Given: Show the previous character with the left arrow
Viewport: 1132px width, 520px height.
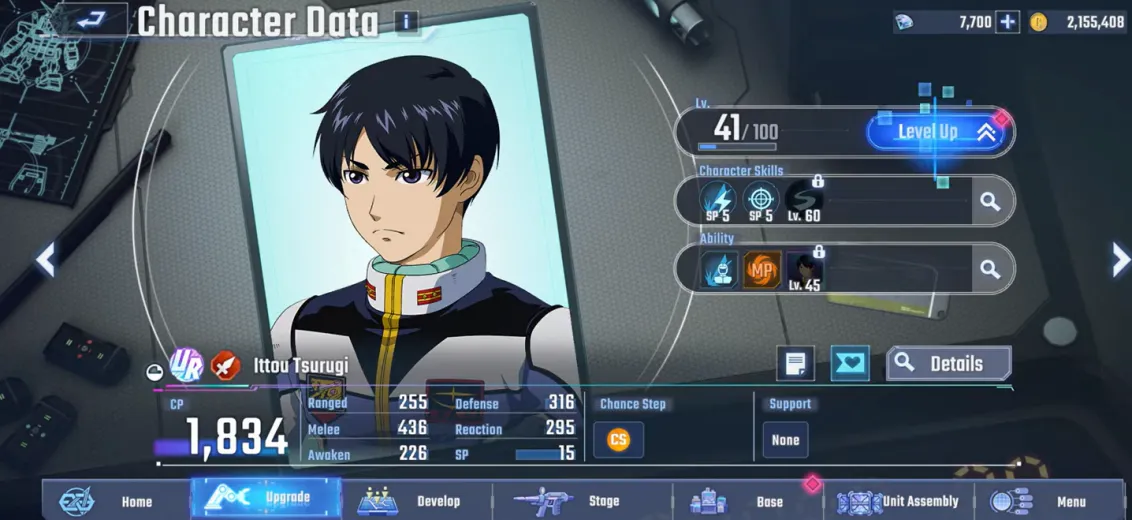Looking at the screenshot, I should point(45,260).
